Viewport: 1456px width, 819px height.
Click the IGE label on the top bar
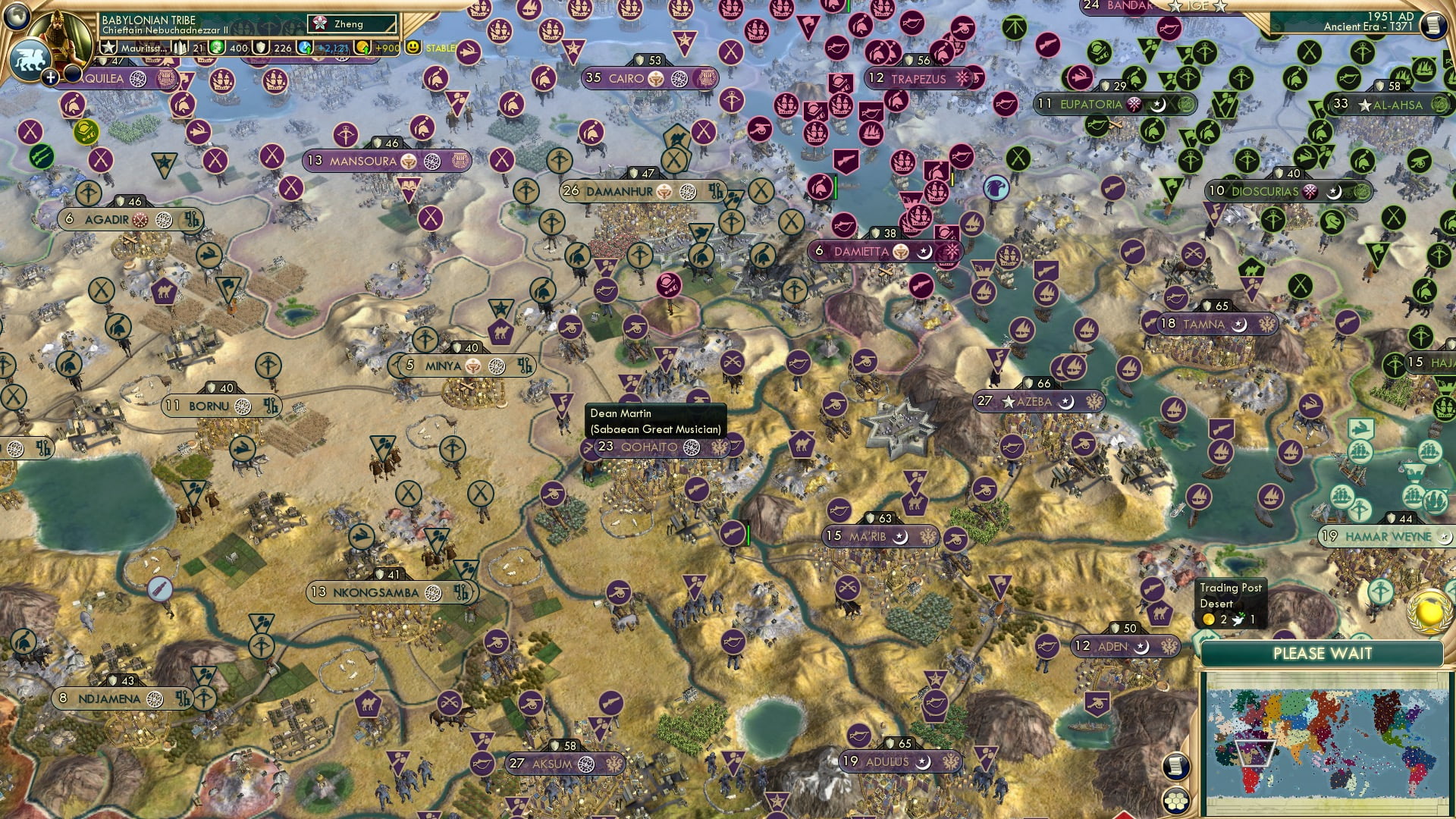(1197, 6)
